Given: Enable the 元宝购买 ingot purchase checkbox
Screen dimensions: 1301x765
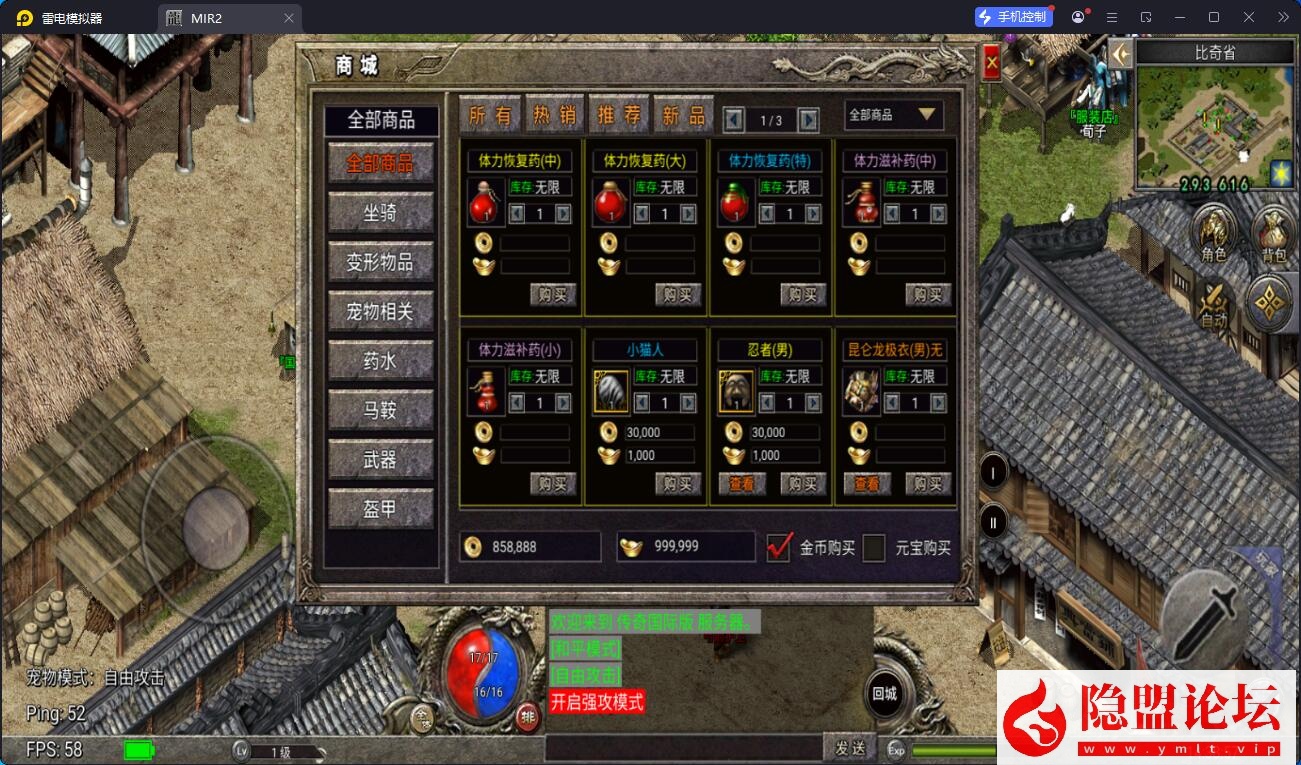Looking at the screenshot, I should tap(874, 547).
